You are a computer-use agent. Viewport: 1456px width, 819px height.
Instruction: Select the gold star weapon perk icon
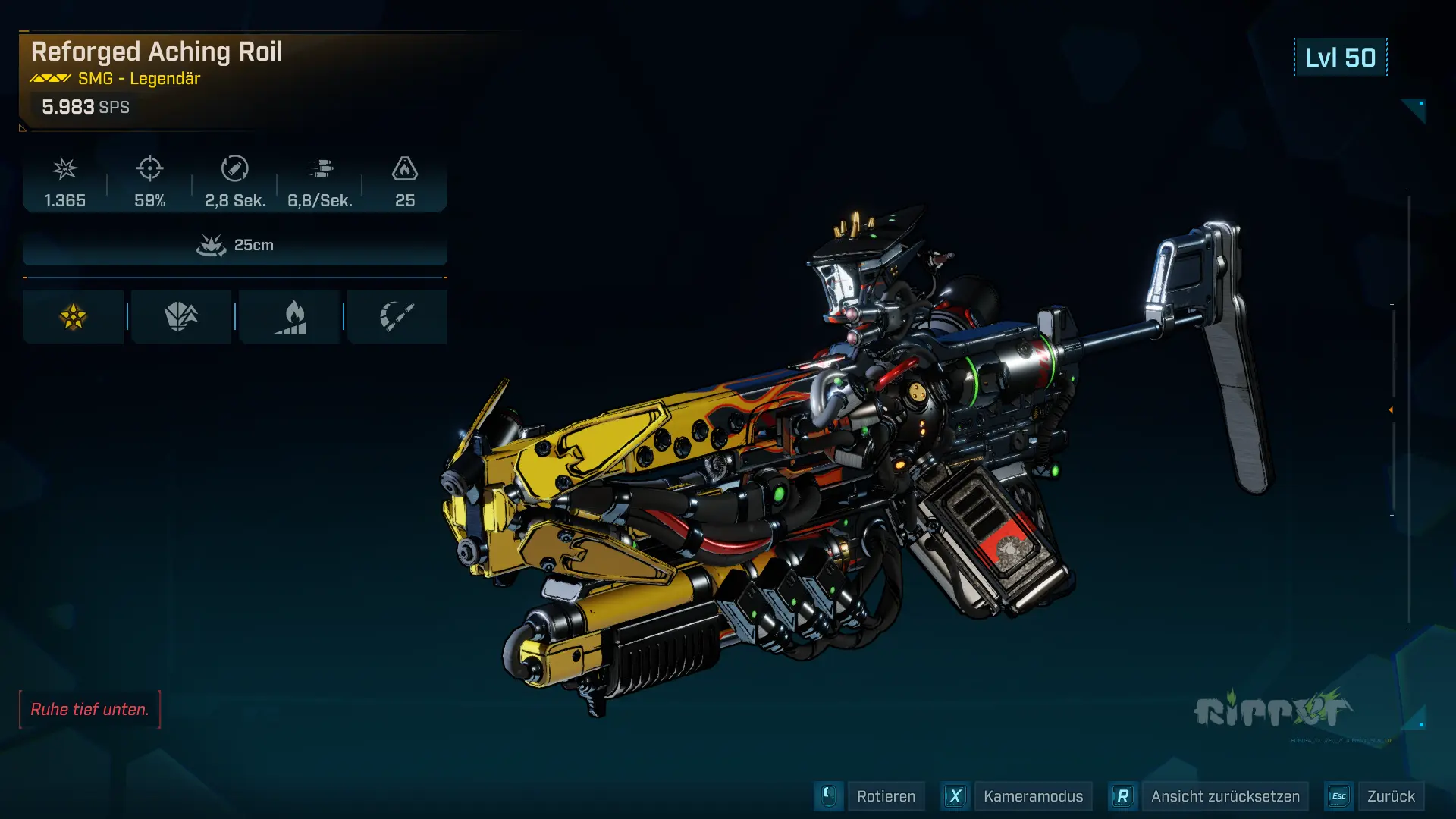(x=73, y=317)
